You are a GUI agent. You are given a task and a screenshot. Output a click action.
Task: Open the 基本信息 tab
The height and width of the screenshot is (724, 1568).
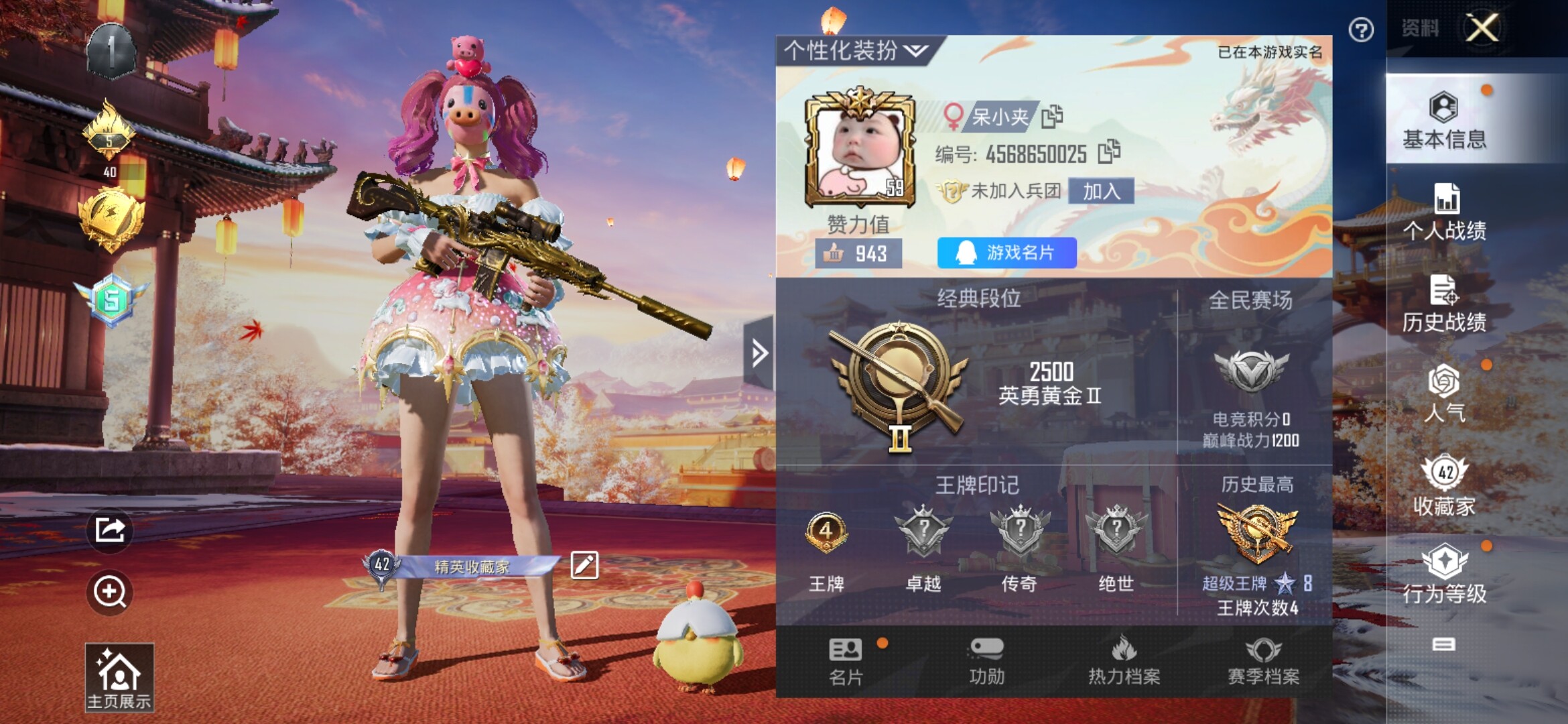pos(1444,121)
